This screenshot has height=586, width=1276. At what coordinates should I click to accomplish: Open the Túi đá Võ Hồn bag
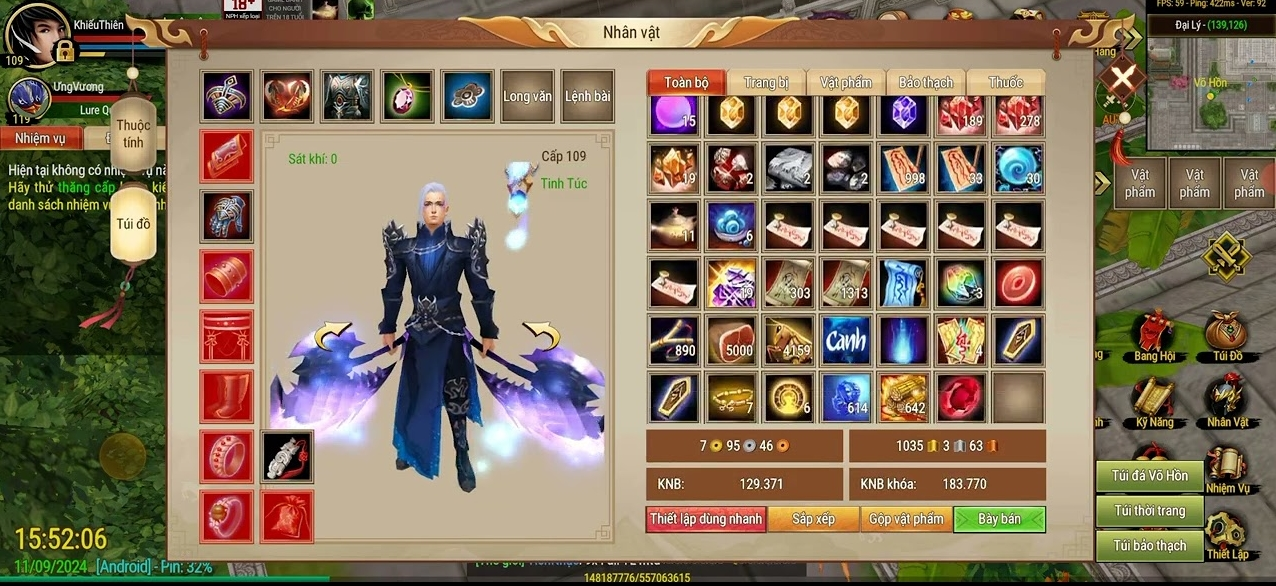(1150, 476)
